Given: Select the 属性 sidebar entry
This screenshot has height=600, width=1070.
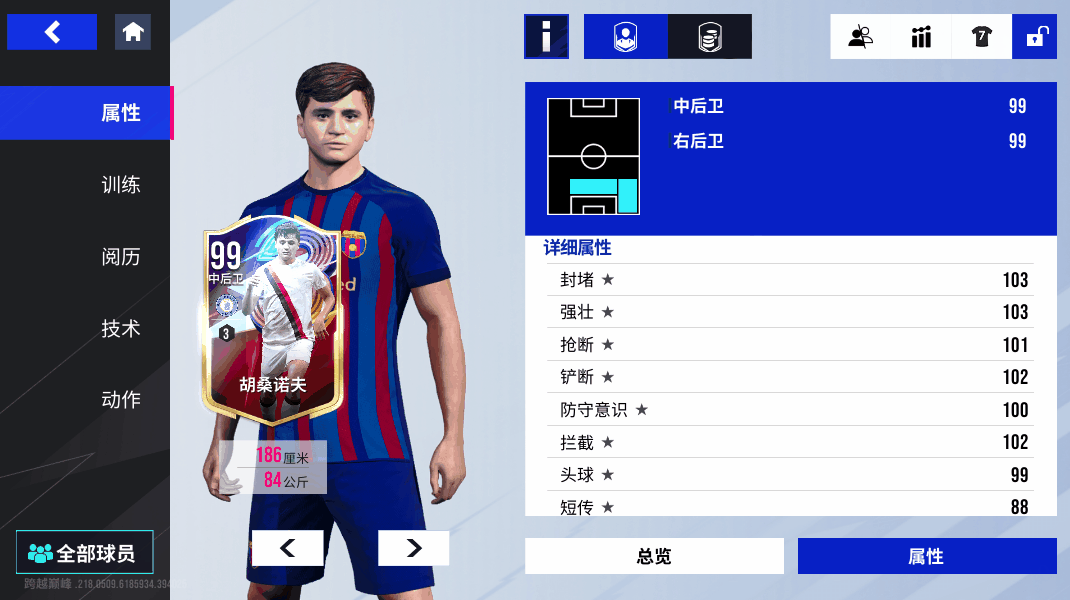Looking at the screenshot, I should click(x=120, y=113).
